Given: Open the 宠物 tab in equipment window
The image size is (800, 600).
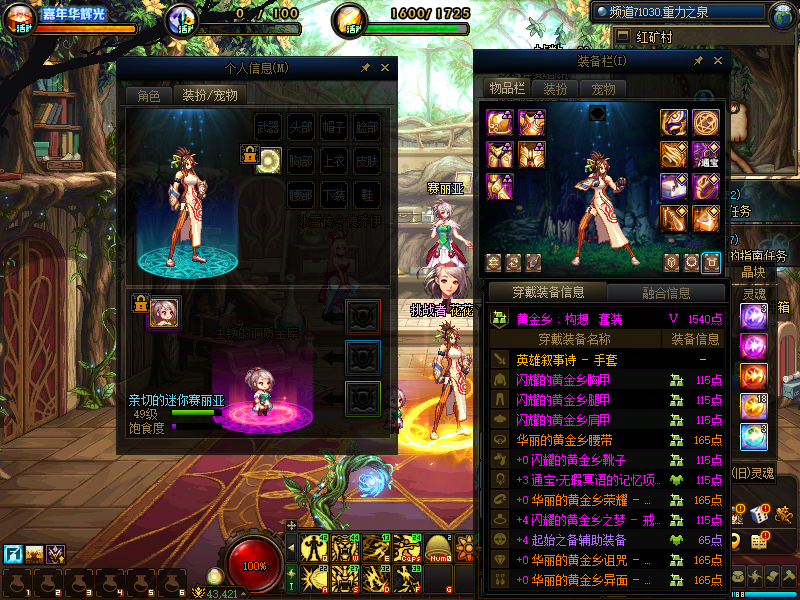Looking at the screenshot, I should (x=603, y=88).
